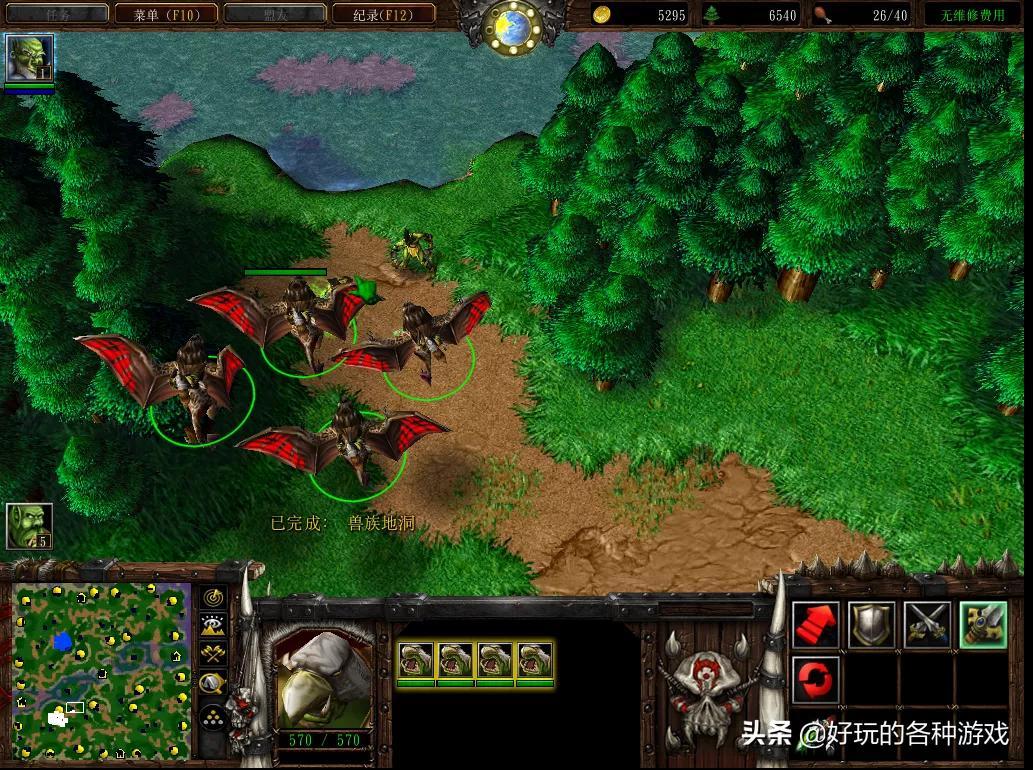
Task: Issue the Stop command (shield icon)
Action: coord(871,625)
